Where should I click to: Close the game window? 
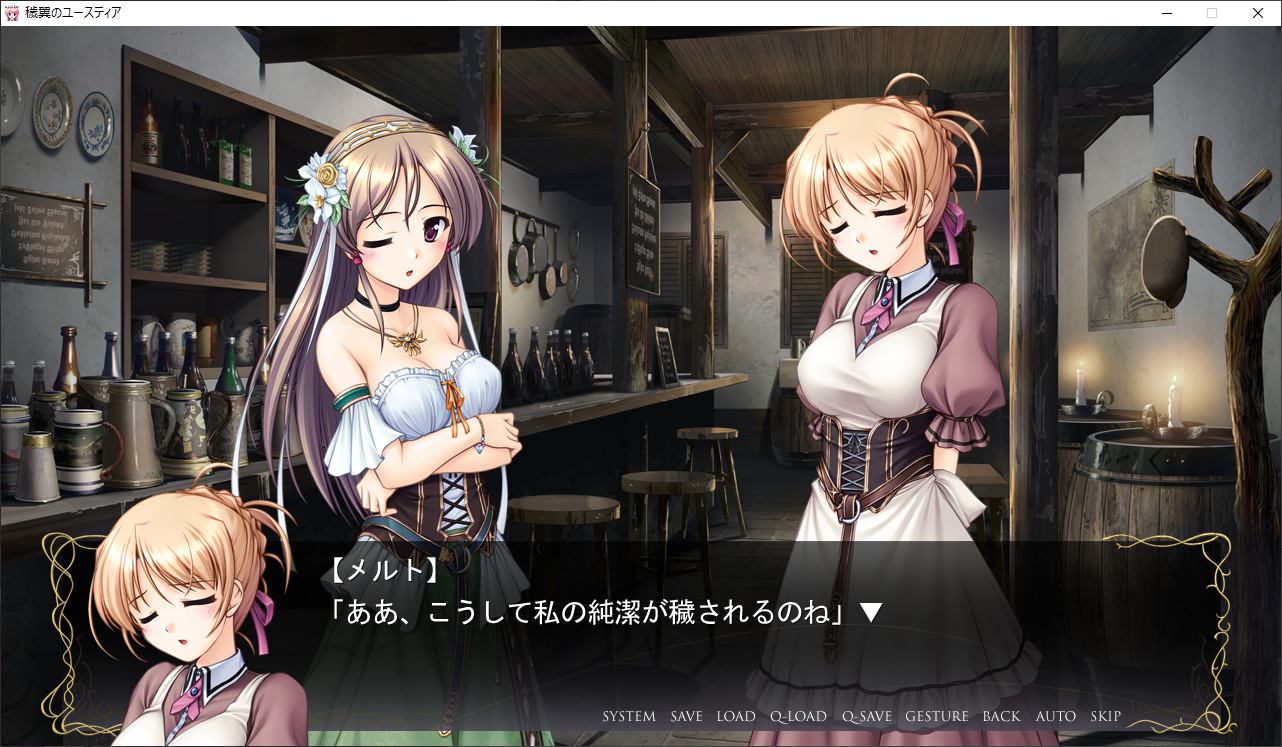[1258, 13]
